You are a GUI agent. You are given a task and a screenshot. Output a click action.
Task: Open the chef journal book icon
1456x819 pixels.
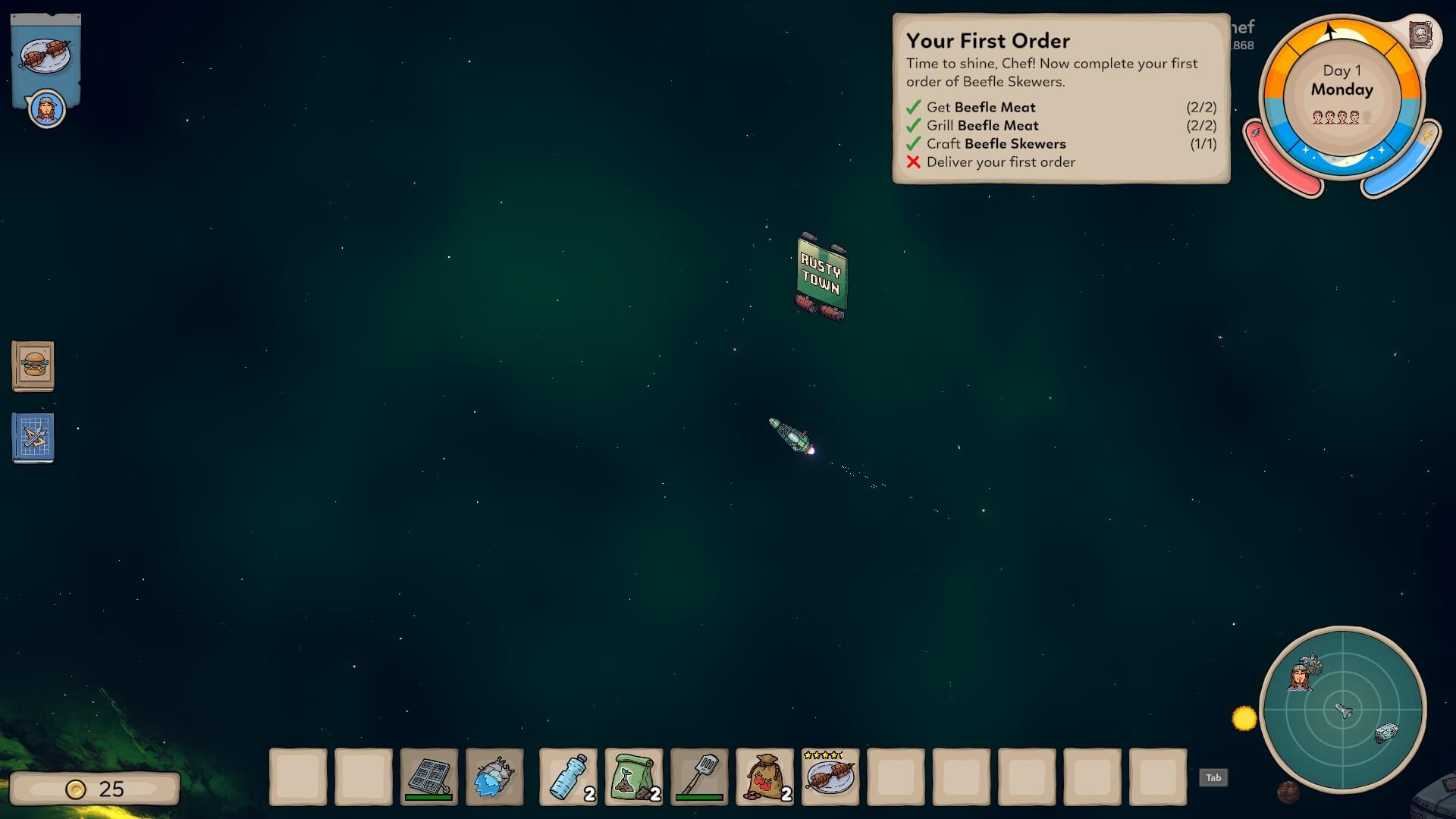coord(1420,35)
